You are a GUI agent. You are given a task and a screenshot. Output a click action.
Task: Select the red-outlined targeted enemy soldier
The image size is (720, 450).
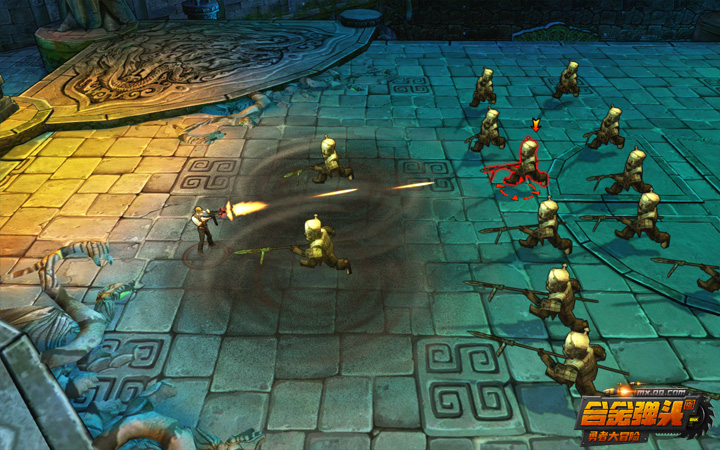(525, 166)
